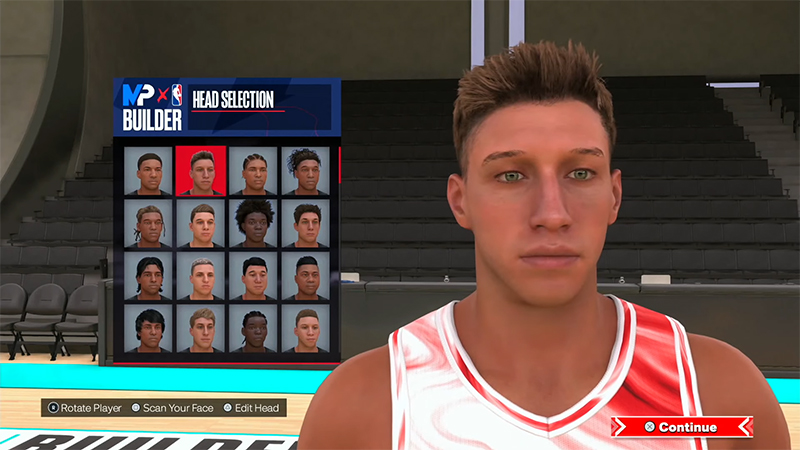This screenshot has height=450, width=800.
Task: Select the red-highlighted head thumbnail
Action: [x=201, y=171]
